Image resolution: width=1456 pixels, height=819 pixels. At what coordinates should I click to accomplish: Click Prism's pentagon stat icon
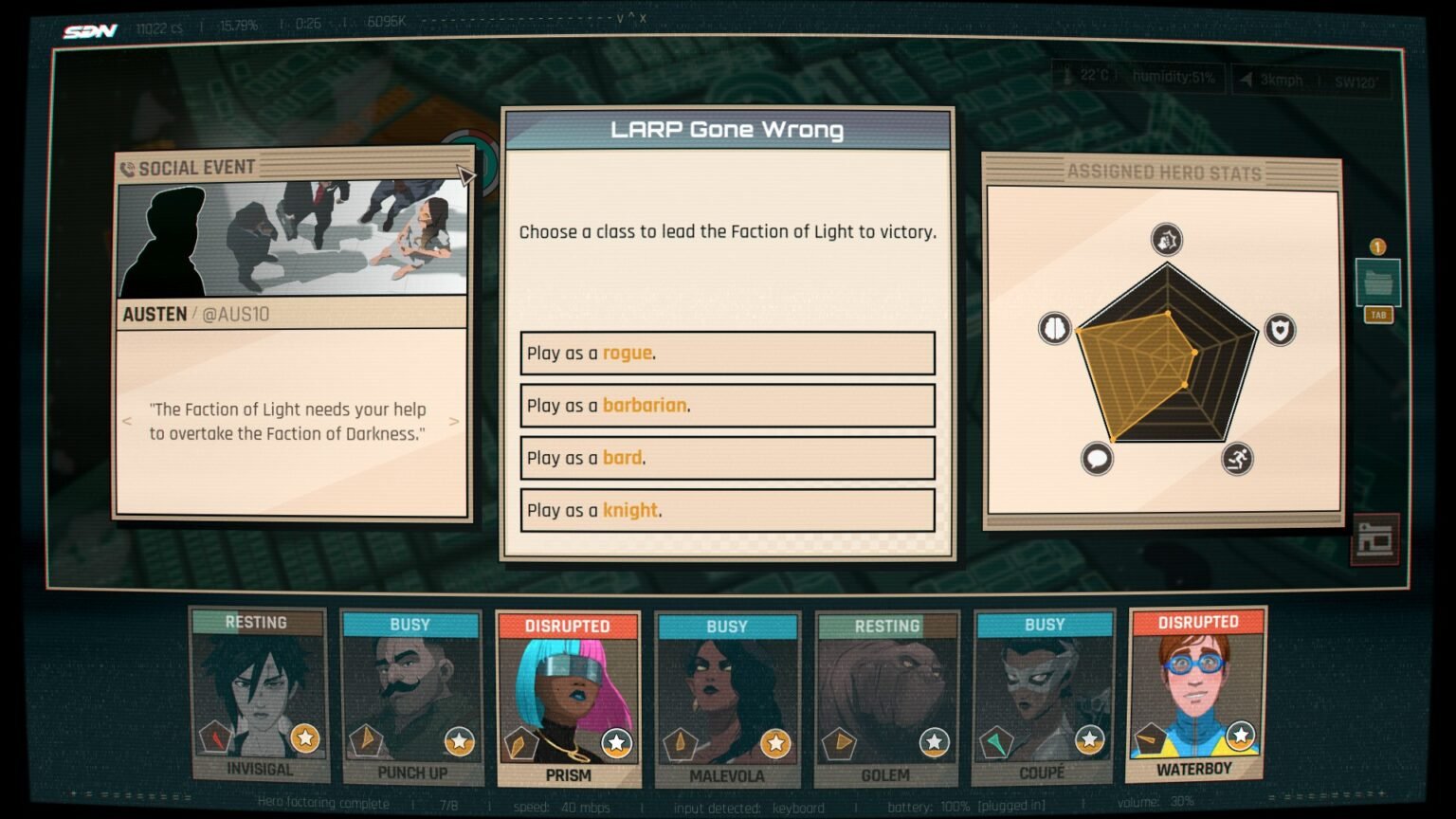(522, 744)
